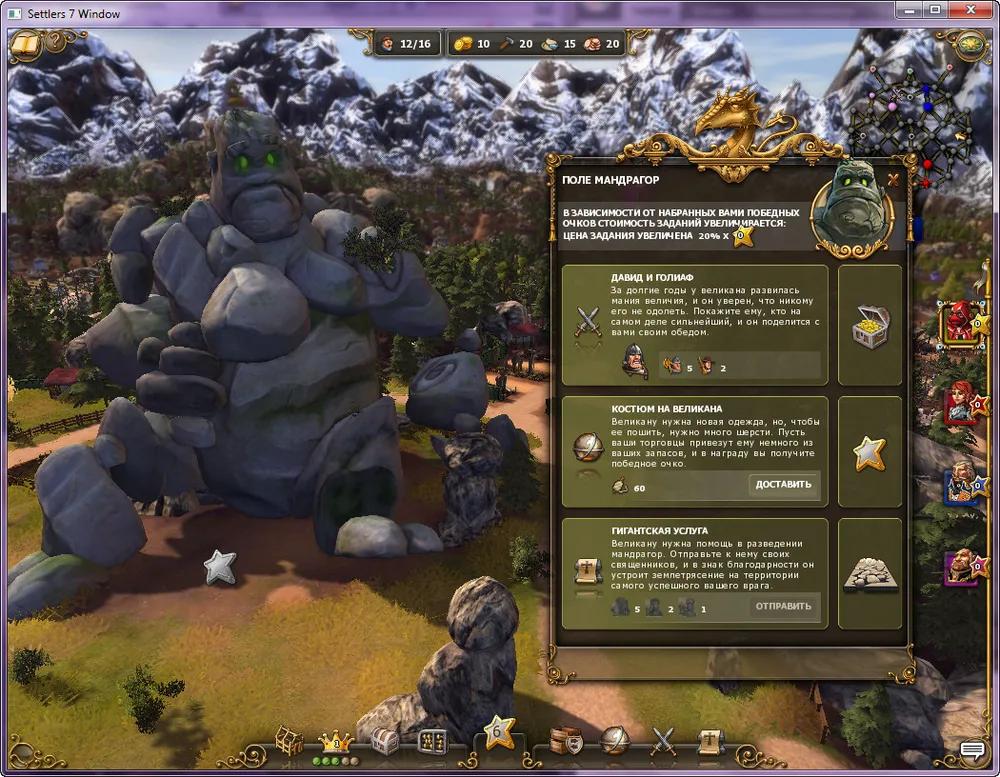This screenshot has height=777, width=1000.
Task: Select the red masked player portrait
Action: (963, 322)
